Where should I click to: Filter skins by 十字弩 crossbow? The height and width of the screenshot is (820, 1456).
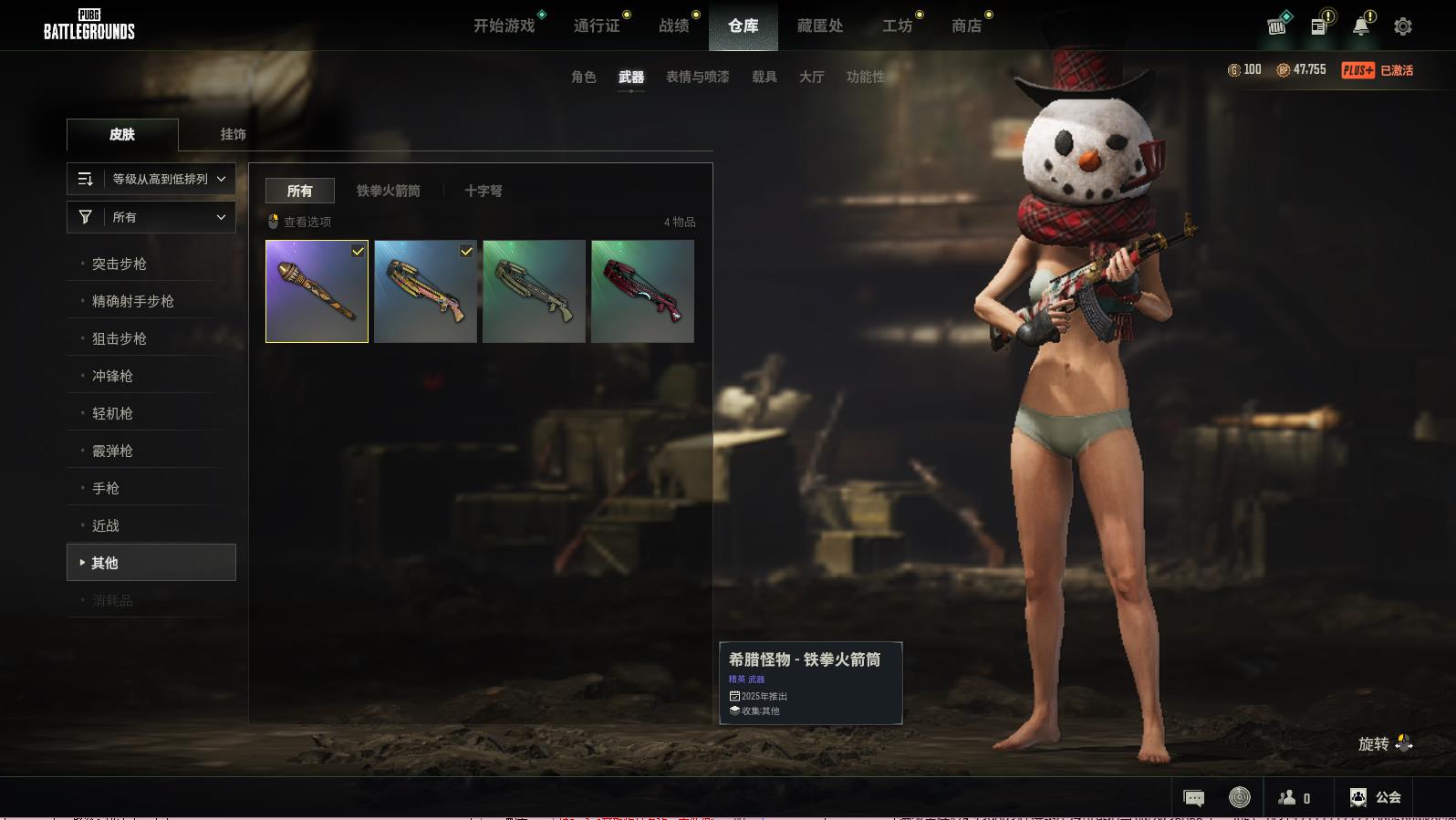tap(484, 192)
